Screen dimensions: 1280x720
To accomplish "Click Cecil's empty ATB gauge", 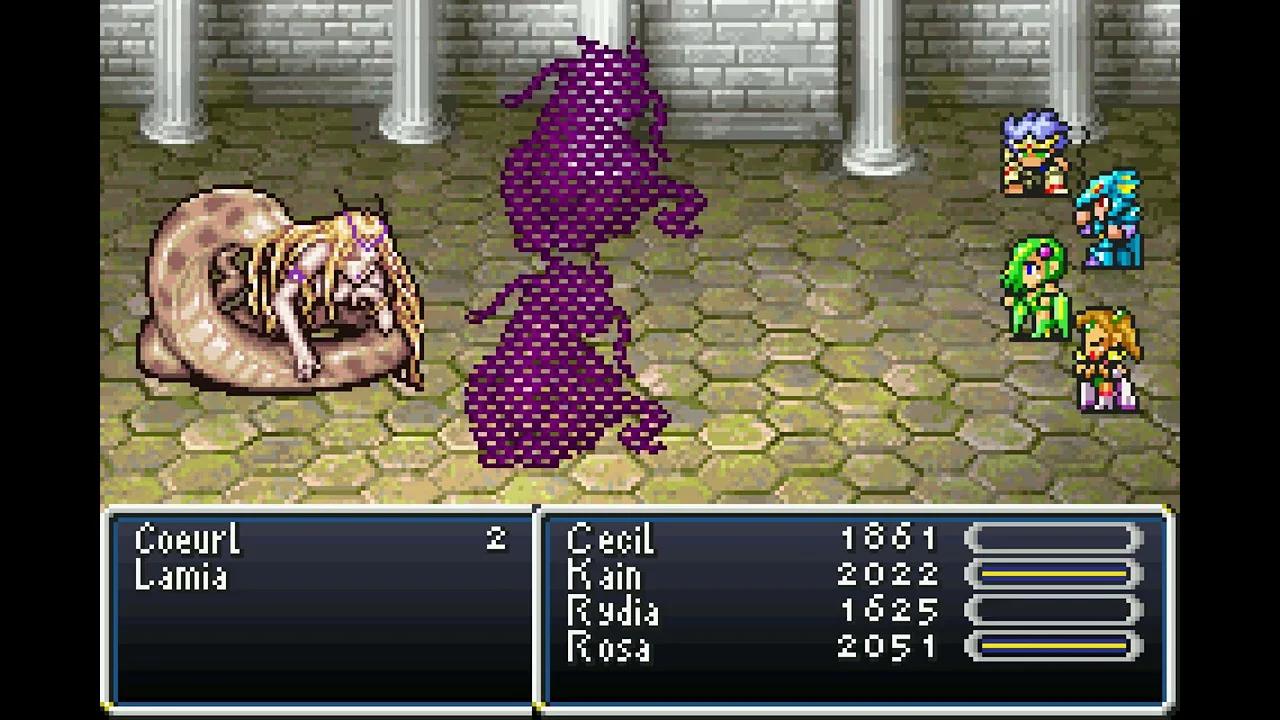I will tap(1050, 540).
